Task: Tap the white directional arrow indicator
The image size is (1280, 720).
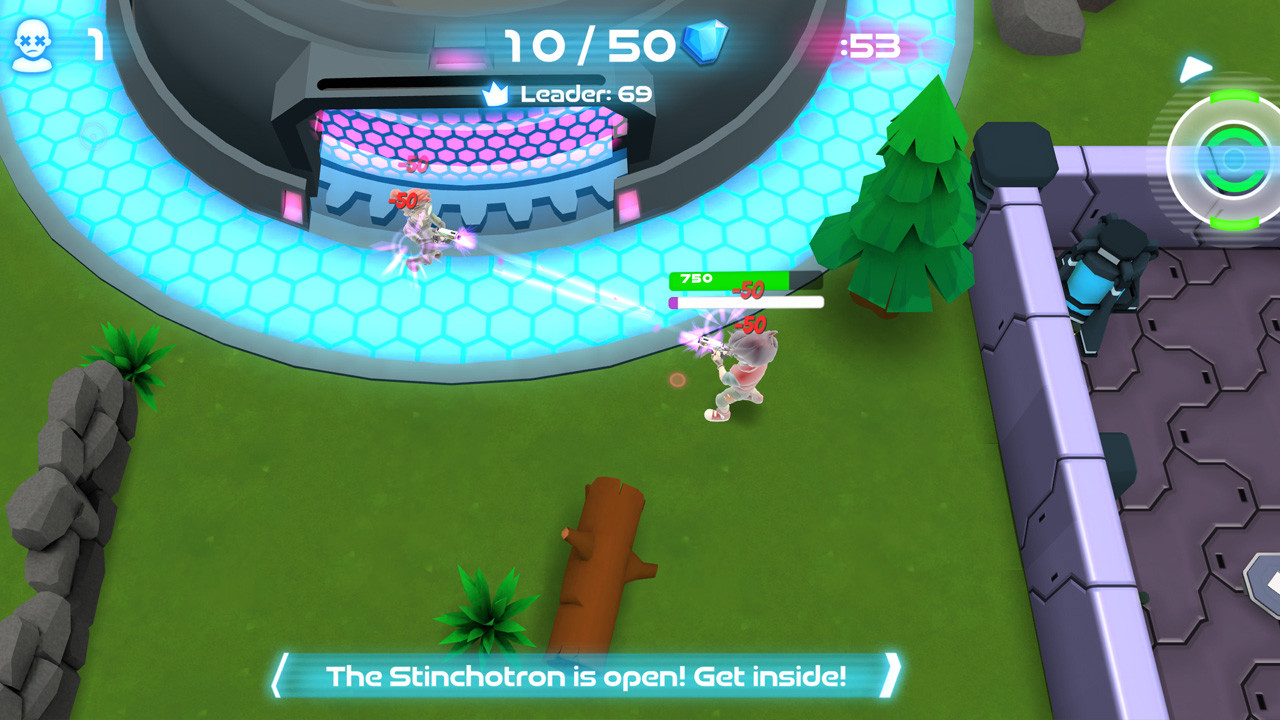Action: pos(1193,71)
